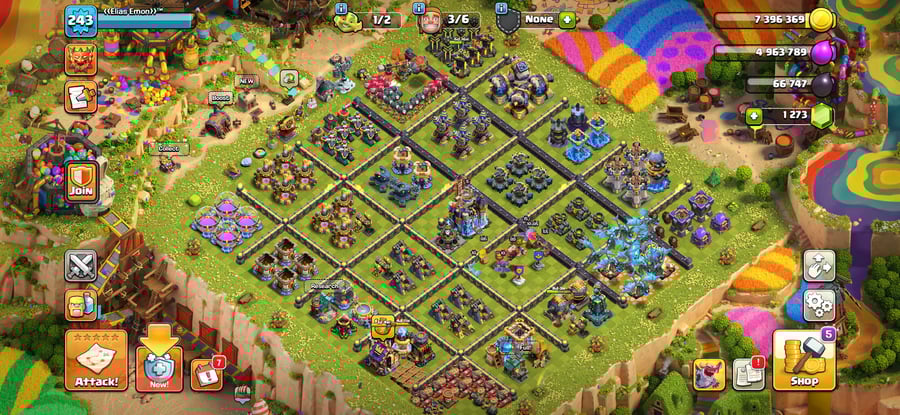900x415 pixels.
Task: Open the purple hooded character icon beside Shop
Action: [709, 374]
